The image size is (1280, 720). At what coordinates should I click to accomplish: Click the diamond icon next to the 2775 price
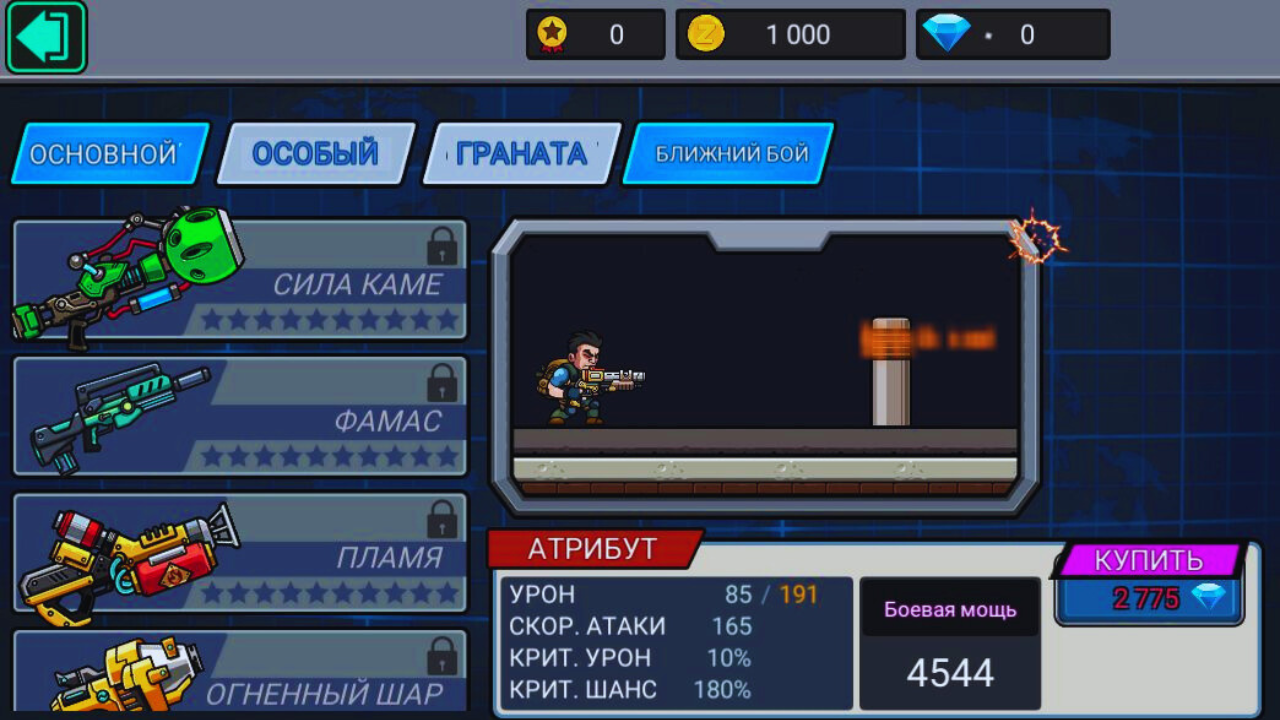pos(1213,599)
